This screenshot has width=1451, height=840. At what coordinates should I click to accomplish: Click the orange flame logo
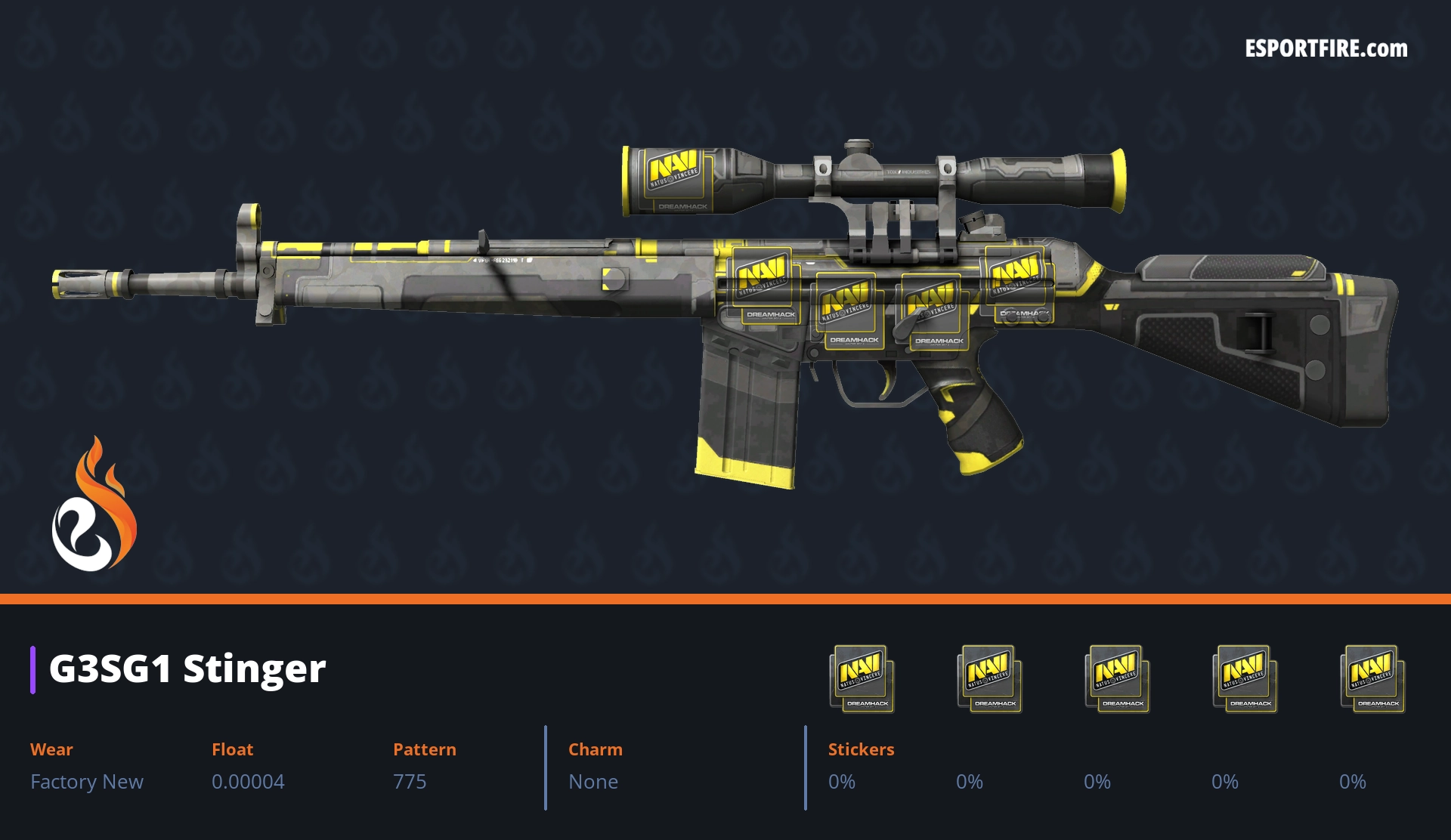pos(94,505)
